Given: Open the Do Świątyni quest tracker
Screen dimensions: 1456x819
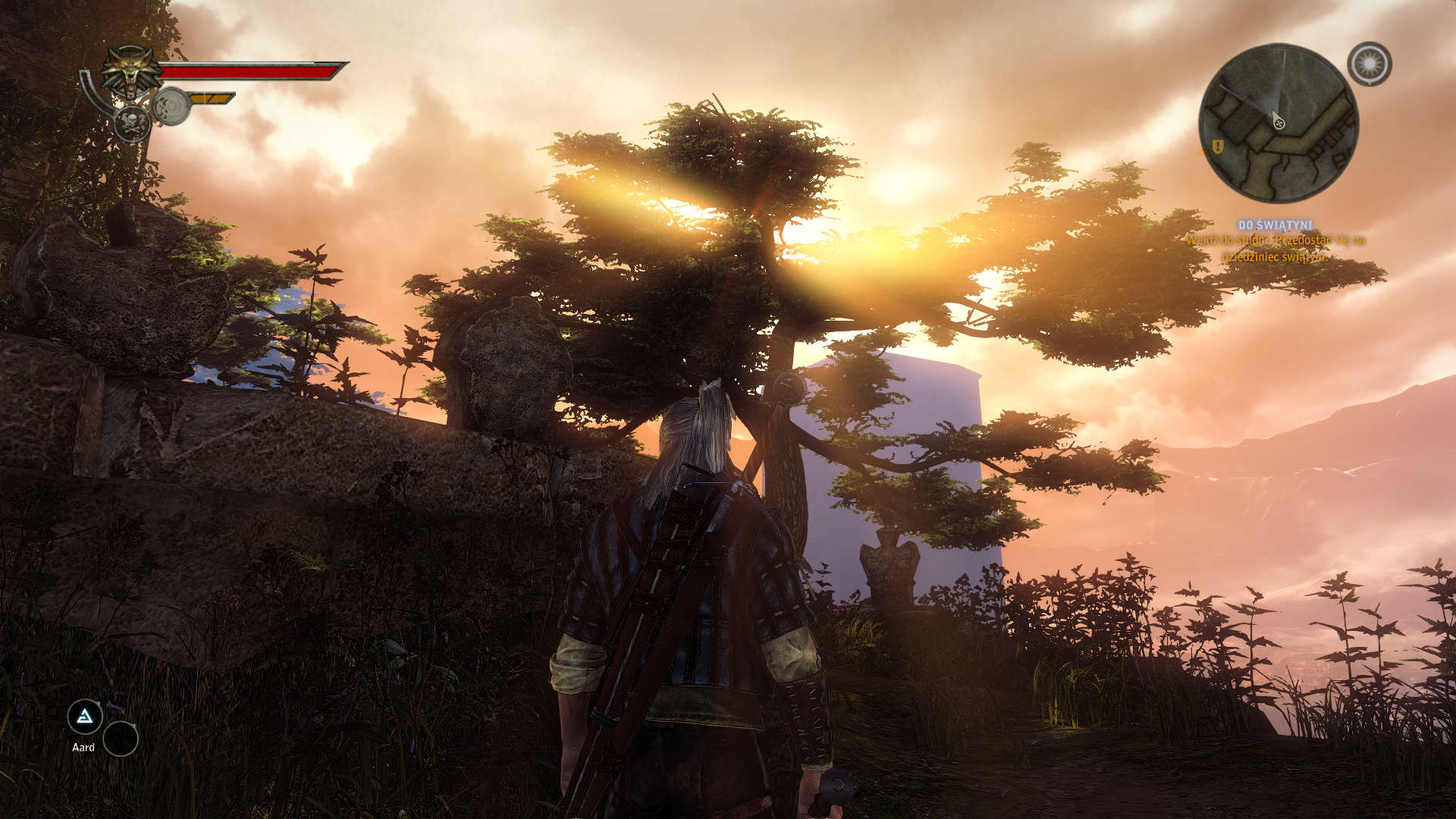Looking at the screenshot, I should tap(1275, 225).
